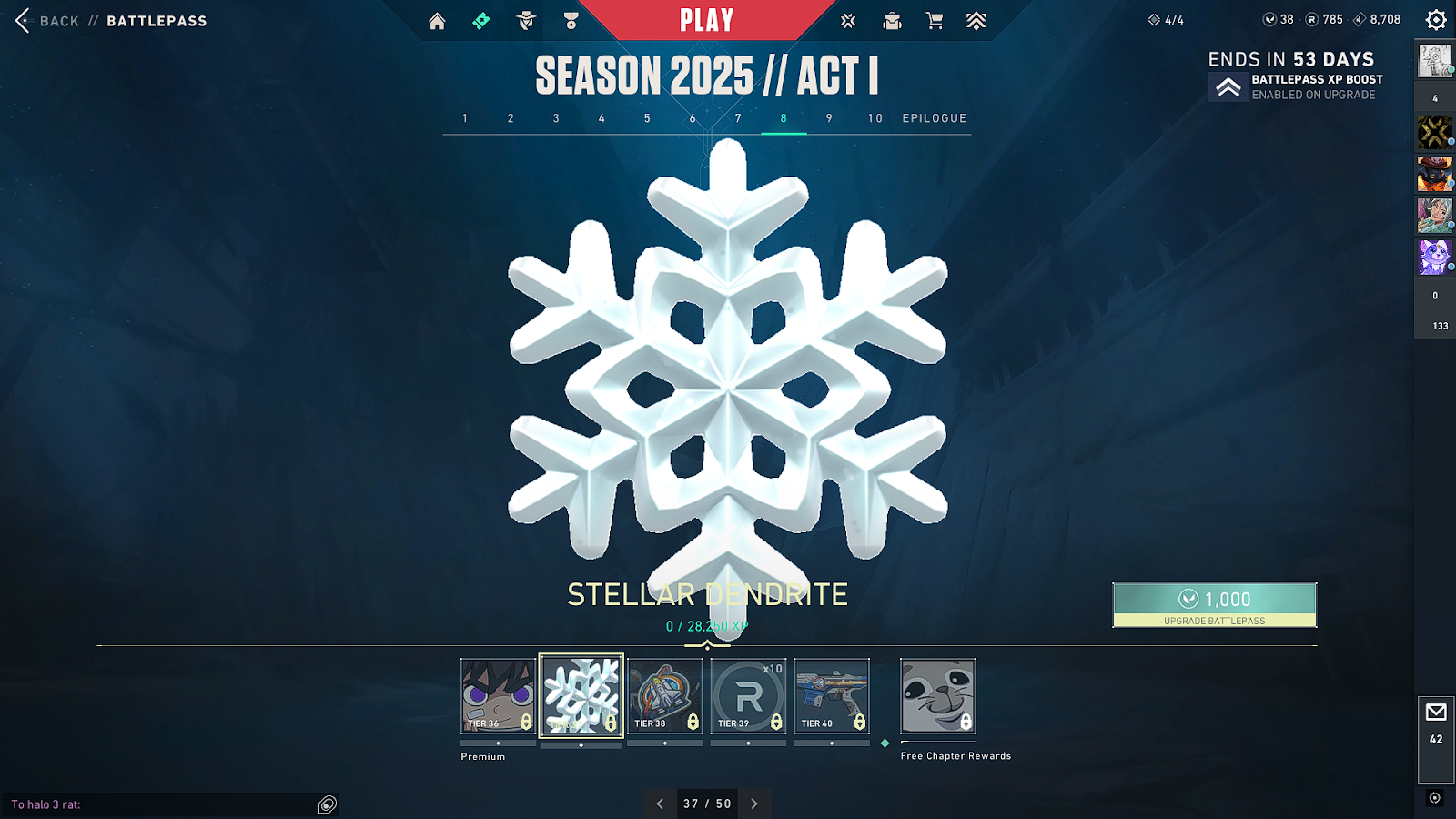Advance to the next reward page
This screenshot has height=819, width=1456.
click(x=754, y=804)
